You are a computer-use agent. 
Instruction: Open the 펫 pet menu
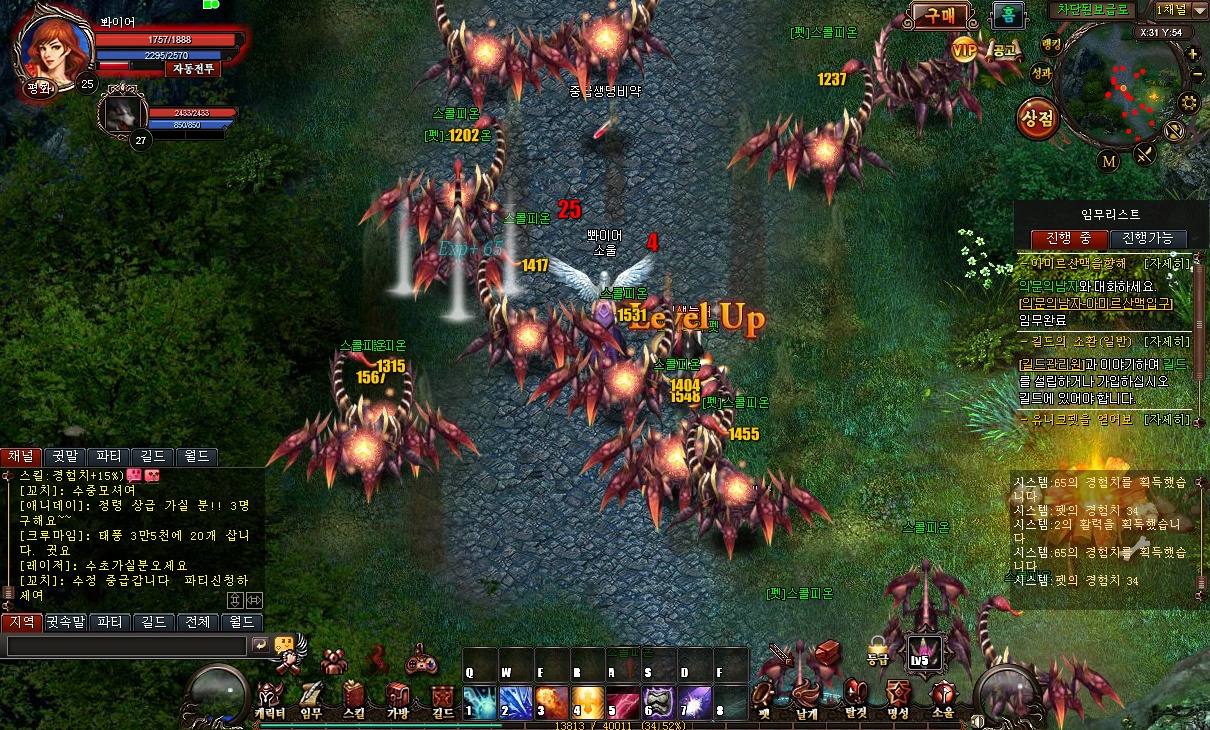click(765, 700)
